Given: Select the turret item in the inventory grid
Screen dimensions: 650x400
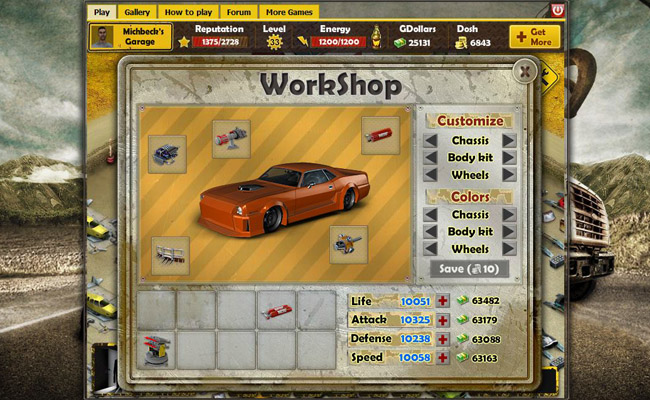Looking at the screenshot, I should [156, 350].
